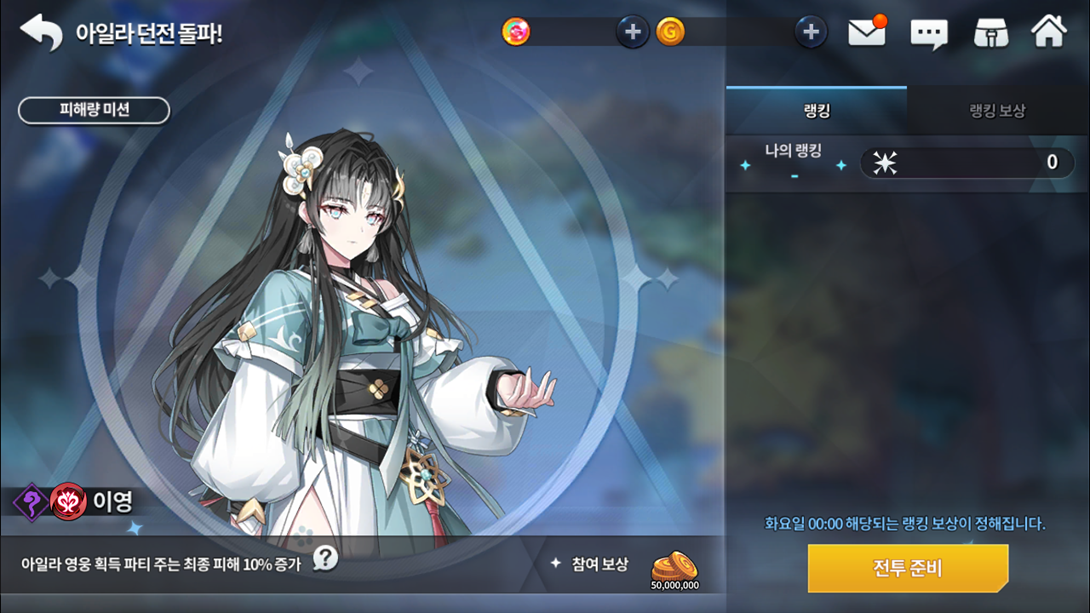Screen dimensions: 1090x613
Task: Go back with the return arrow
Action: click(x=41, y=32)
